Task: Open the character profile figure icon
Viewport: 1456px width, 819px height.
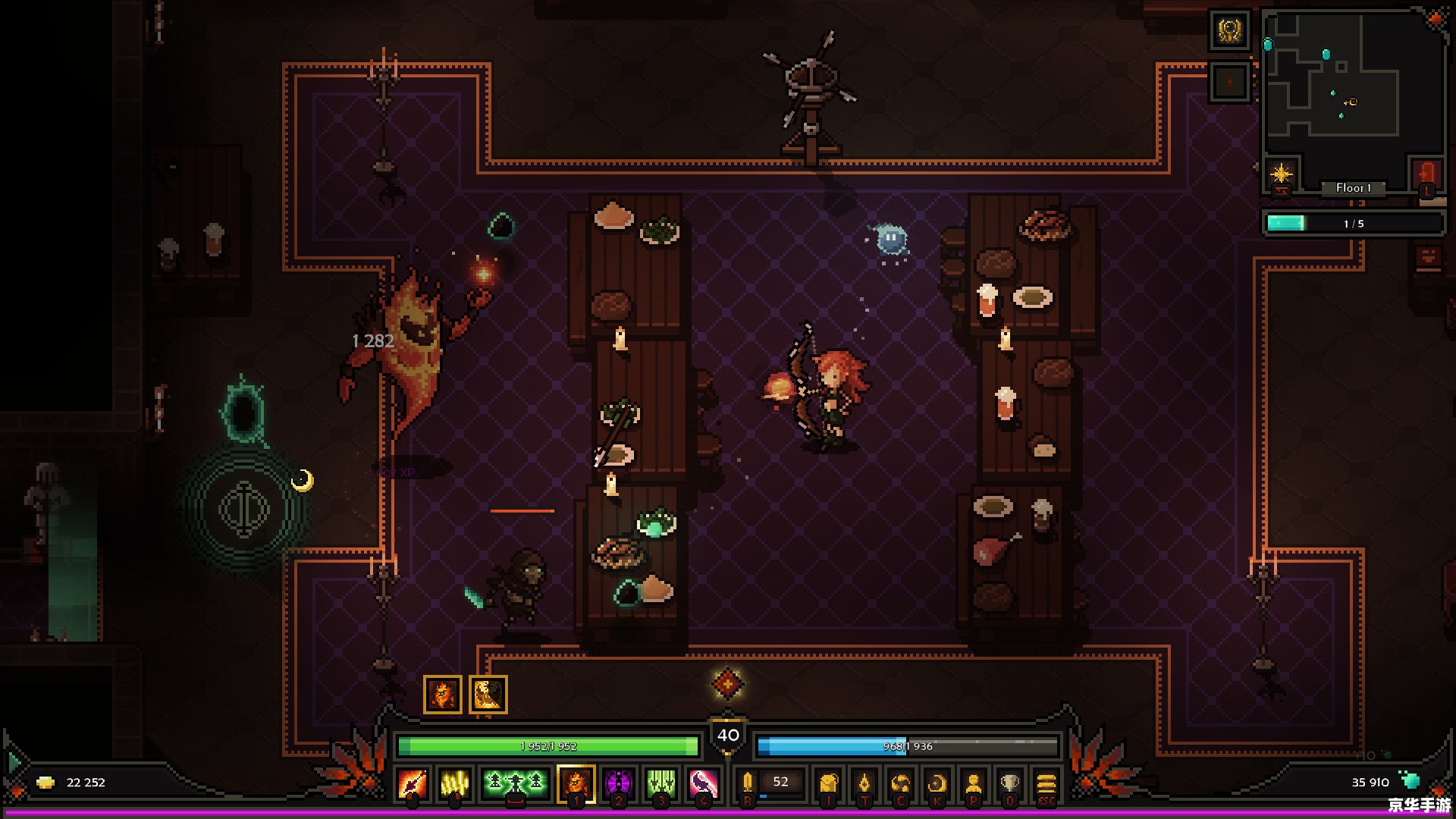Action: [x=974, y=783]
